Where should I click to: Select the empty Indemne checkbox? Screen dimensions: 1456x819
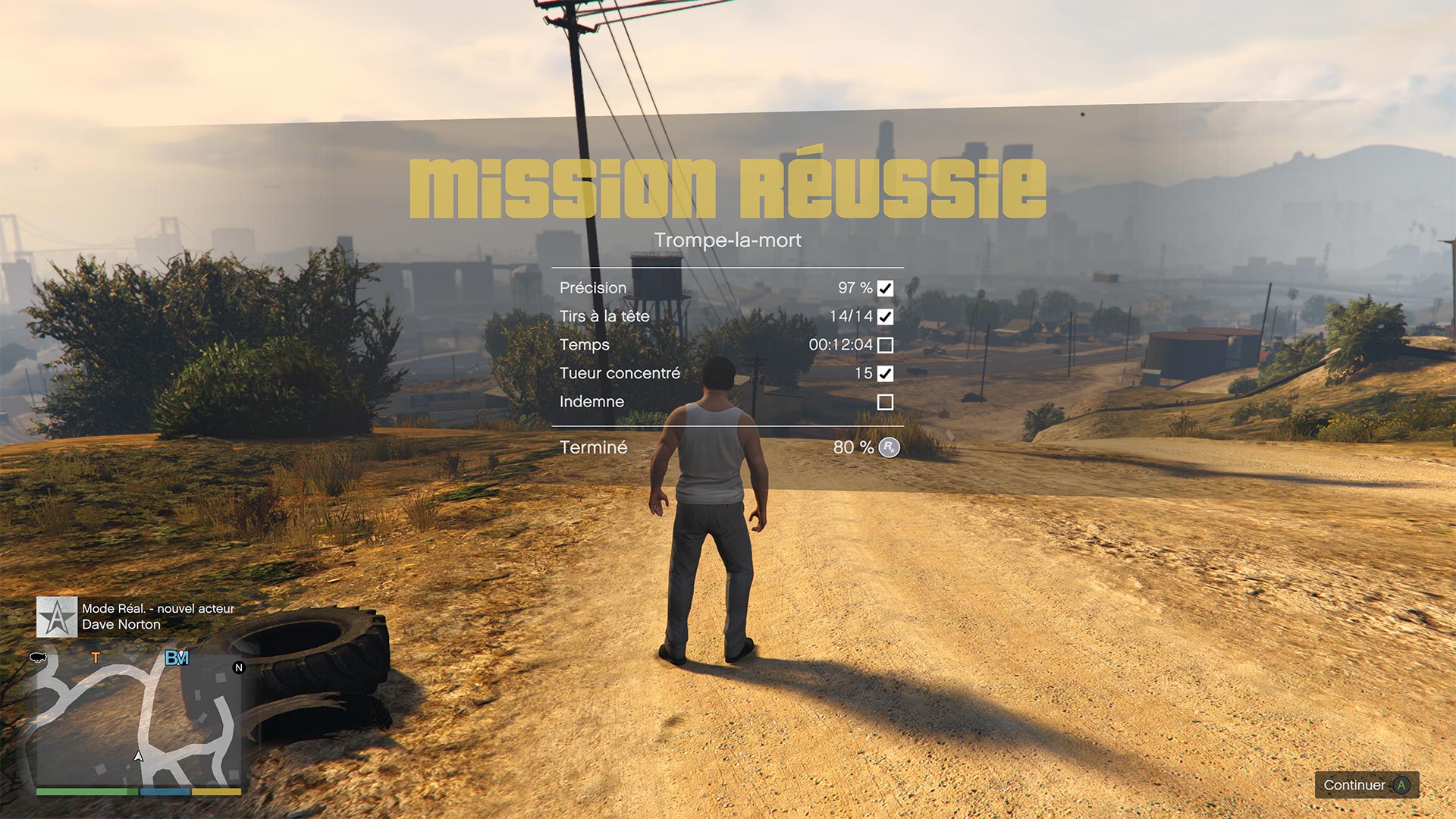click(x=885, y=402)
